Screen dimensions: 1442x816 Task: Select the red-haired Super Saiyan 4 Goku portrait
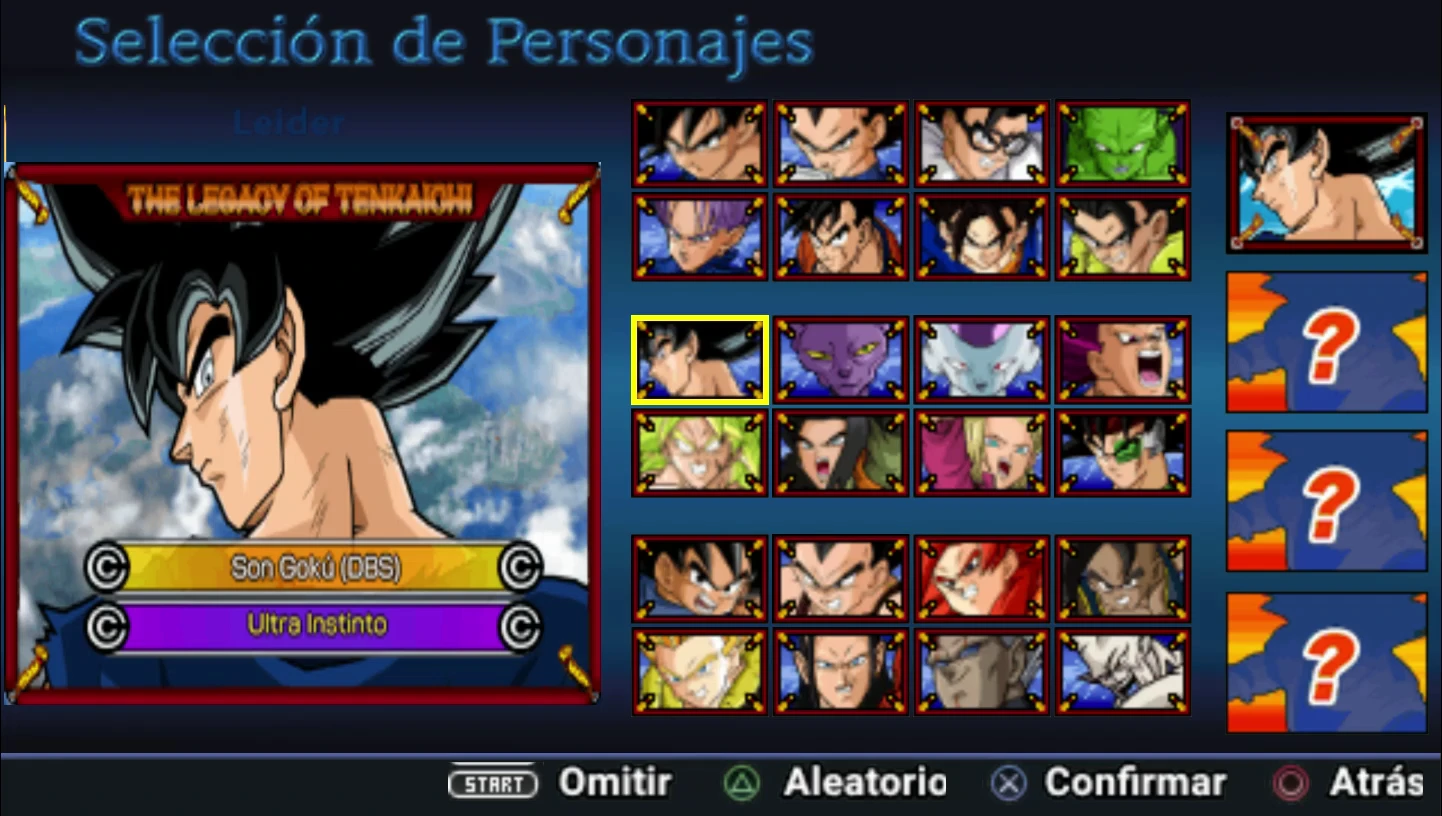point(982,577)
